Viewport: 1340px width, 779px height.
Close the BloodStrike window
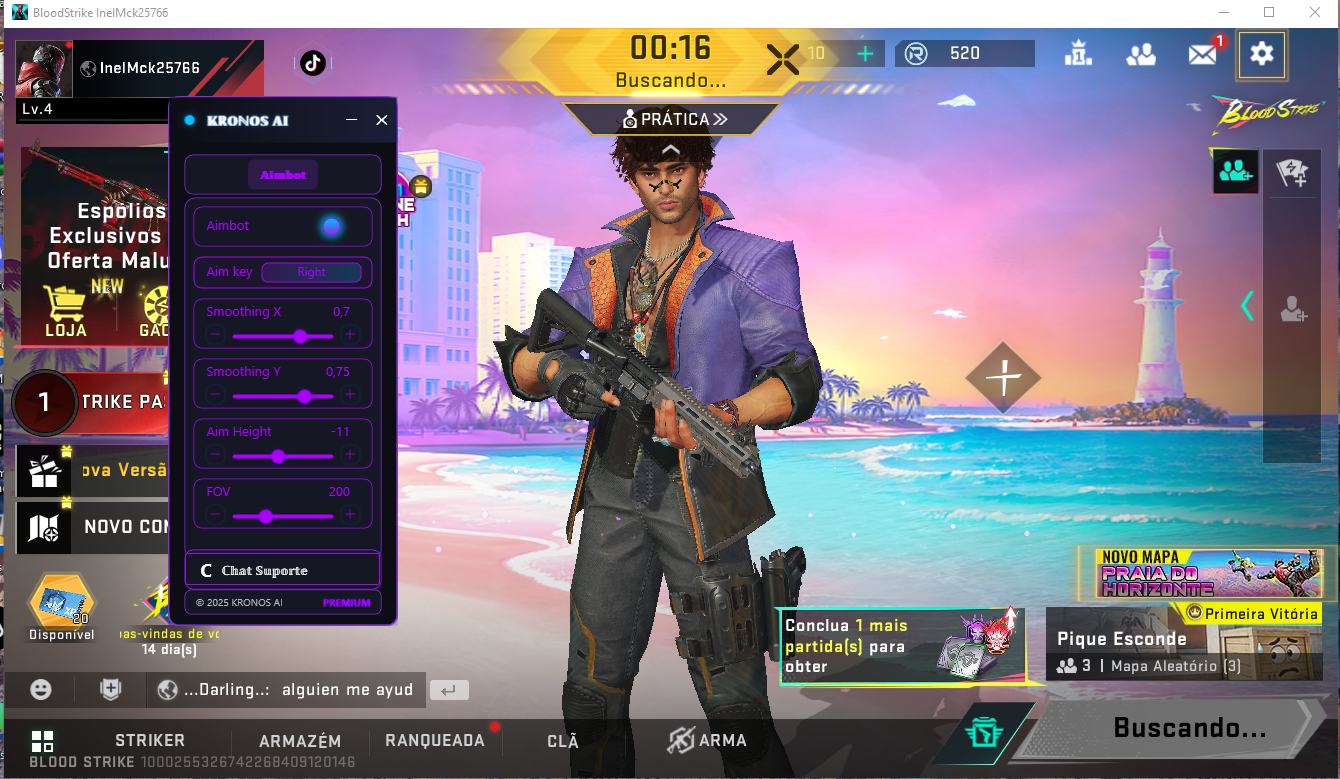pos(1314,13)
